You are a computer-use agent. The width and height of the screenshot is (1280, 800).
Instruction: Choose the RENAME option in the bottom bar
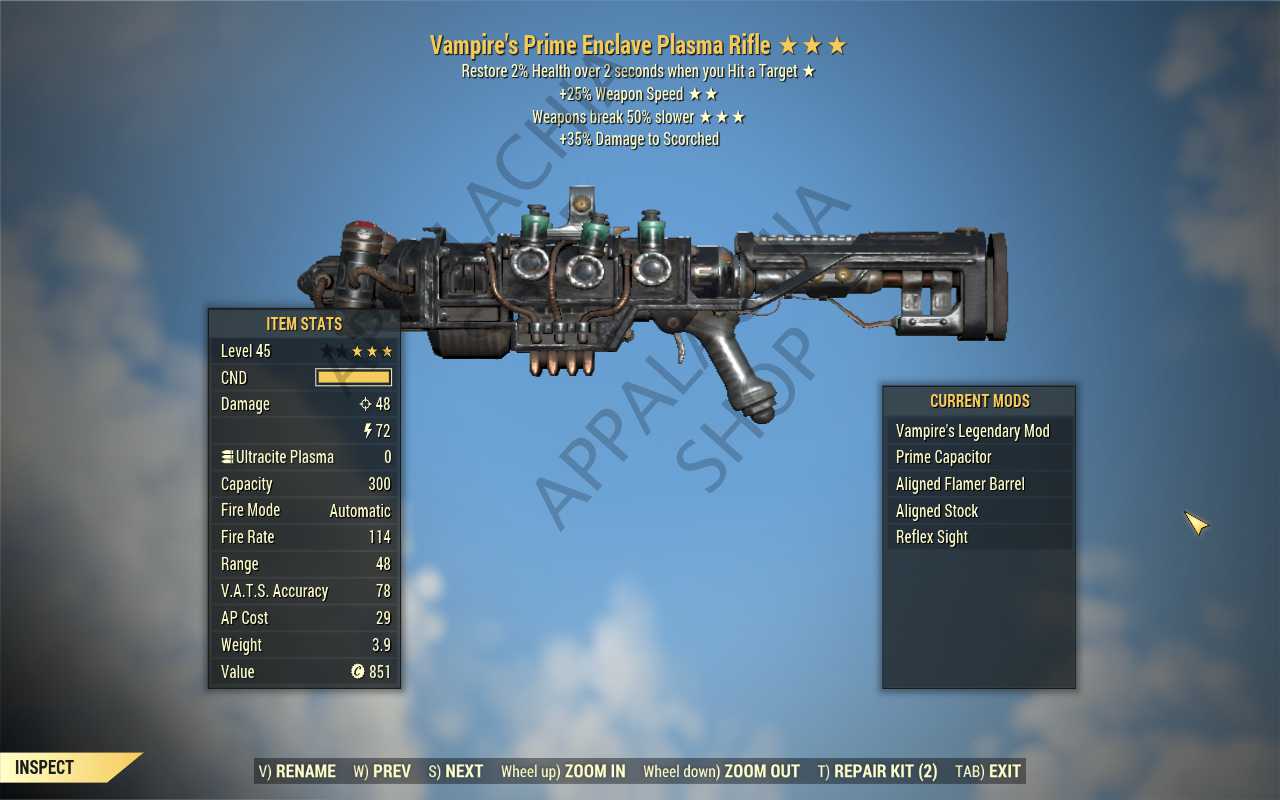(297, 771)
